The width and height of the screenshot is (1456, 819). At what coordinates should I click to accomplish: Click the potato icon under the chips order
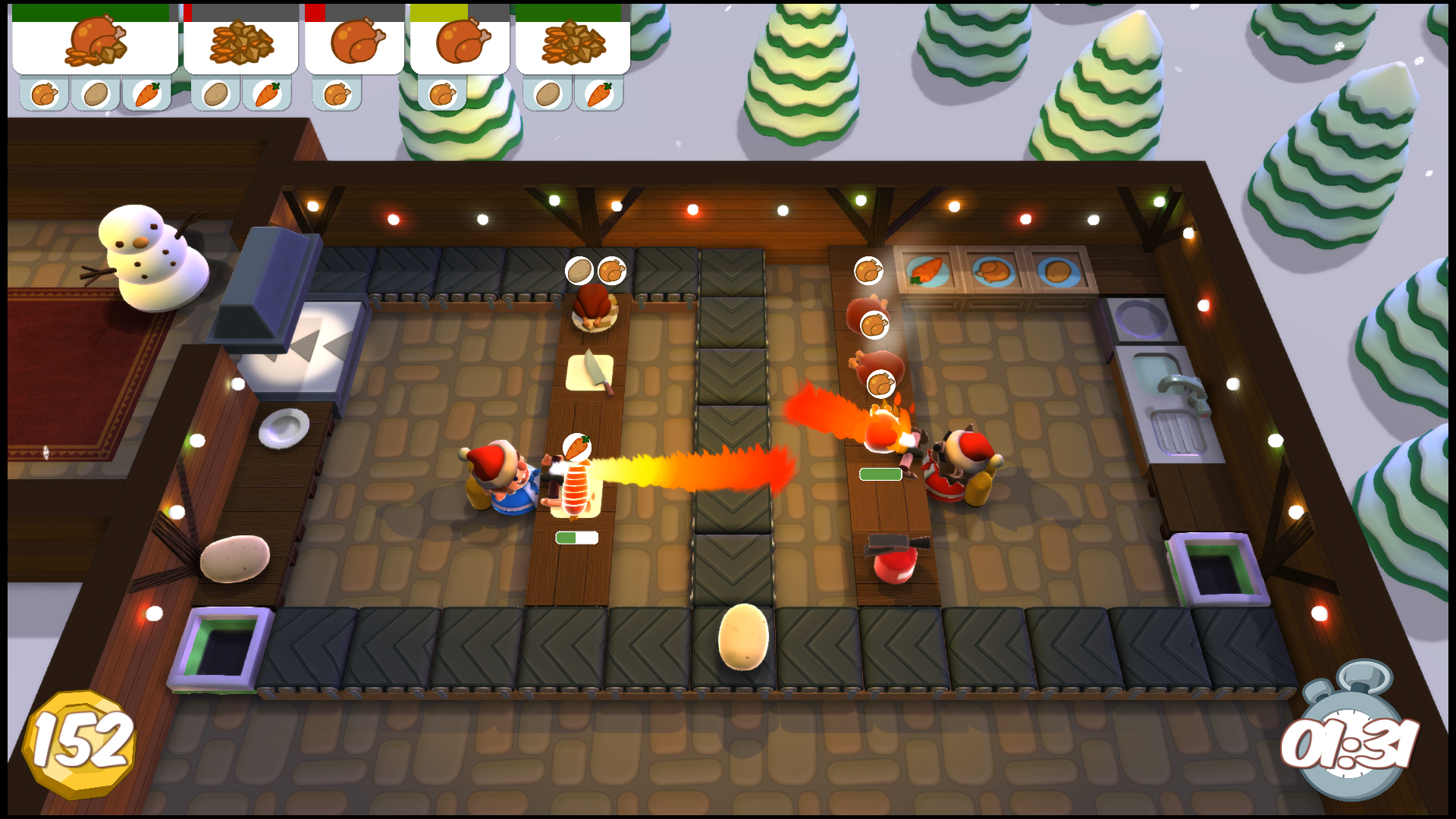point(215,93)
